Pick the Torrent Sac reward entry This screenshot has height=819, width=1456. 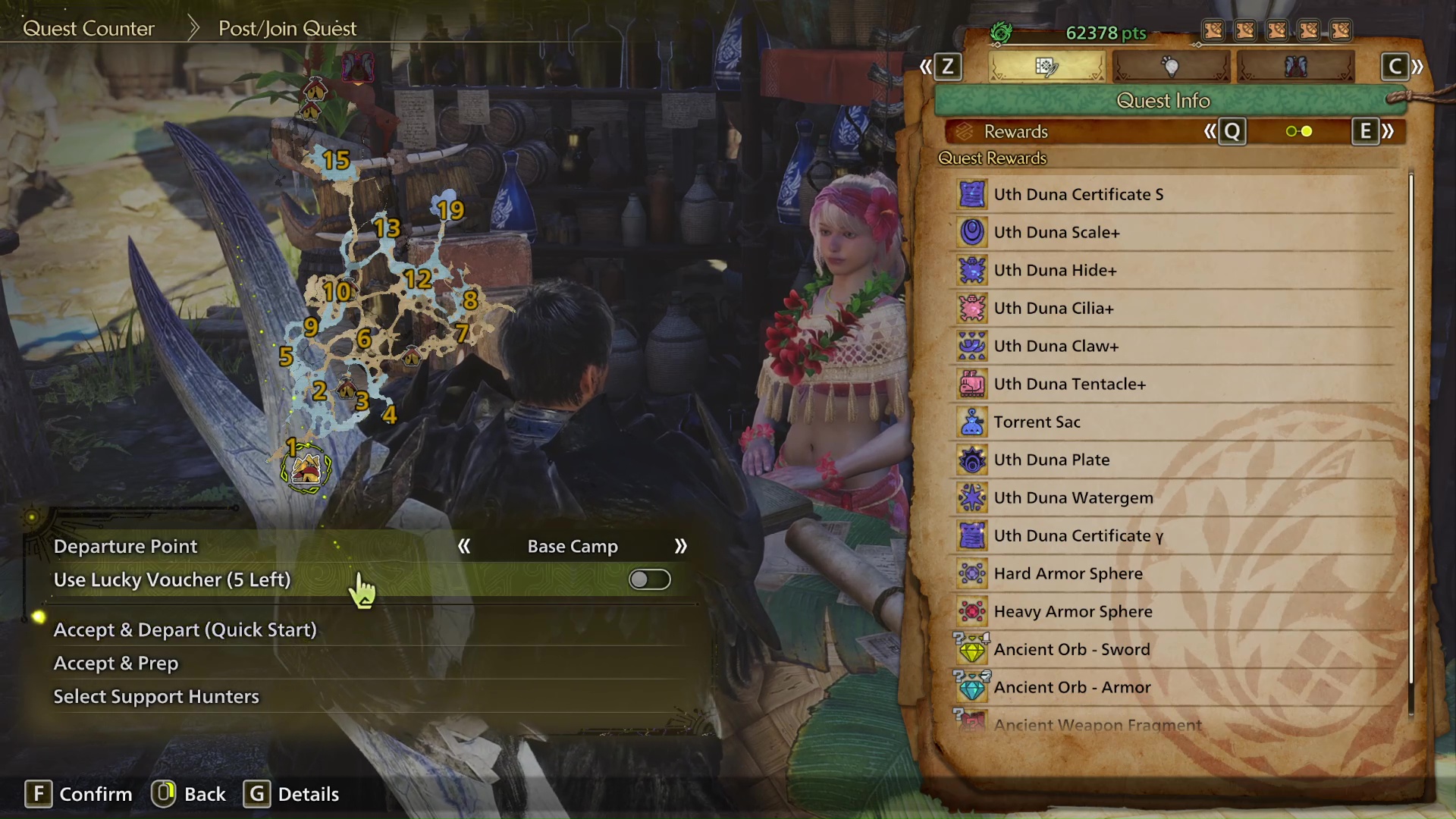1037,422
